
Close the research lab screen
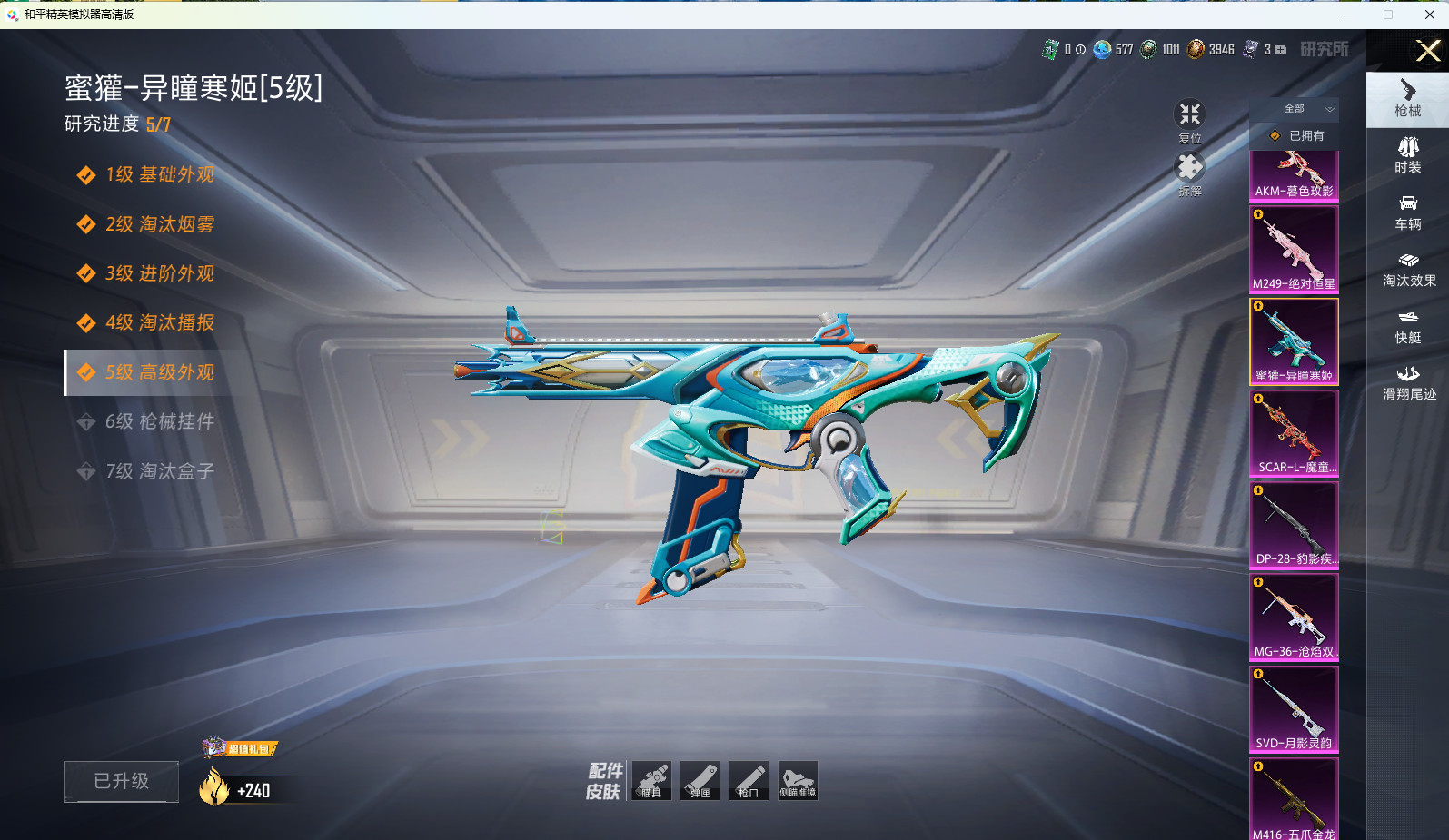pyautogui.click(x=1428, y=51)
